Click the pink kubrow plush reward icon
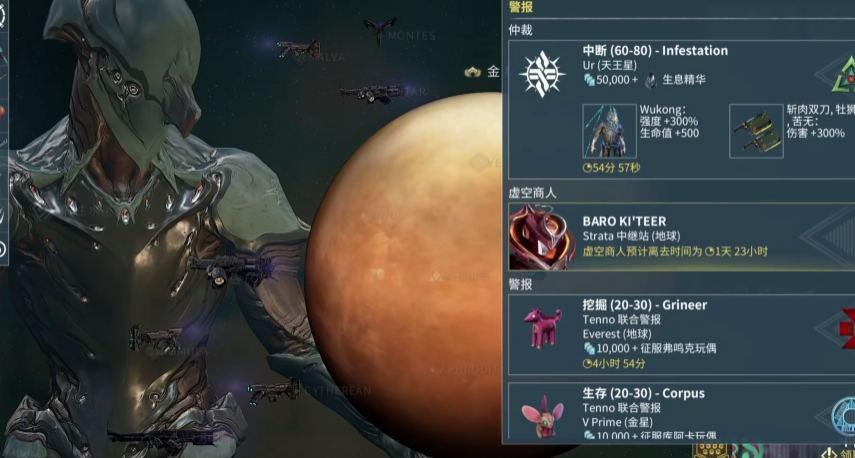 (x=543, y=325)
